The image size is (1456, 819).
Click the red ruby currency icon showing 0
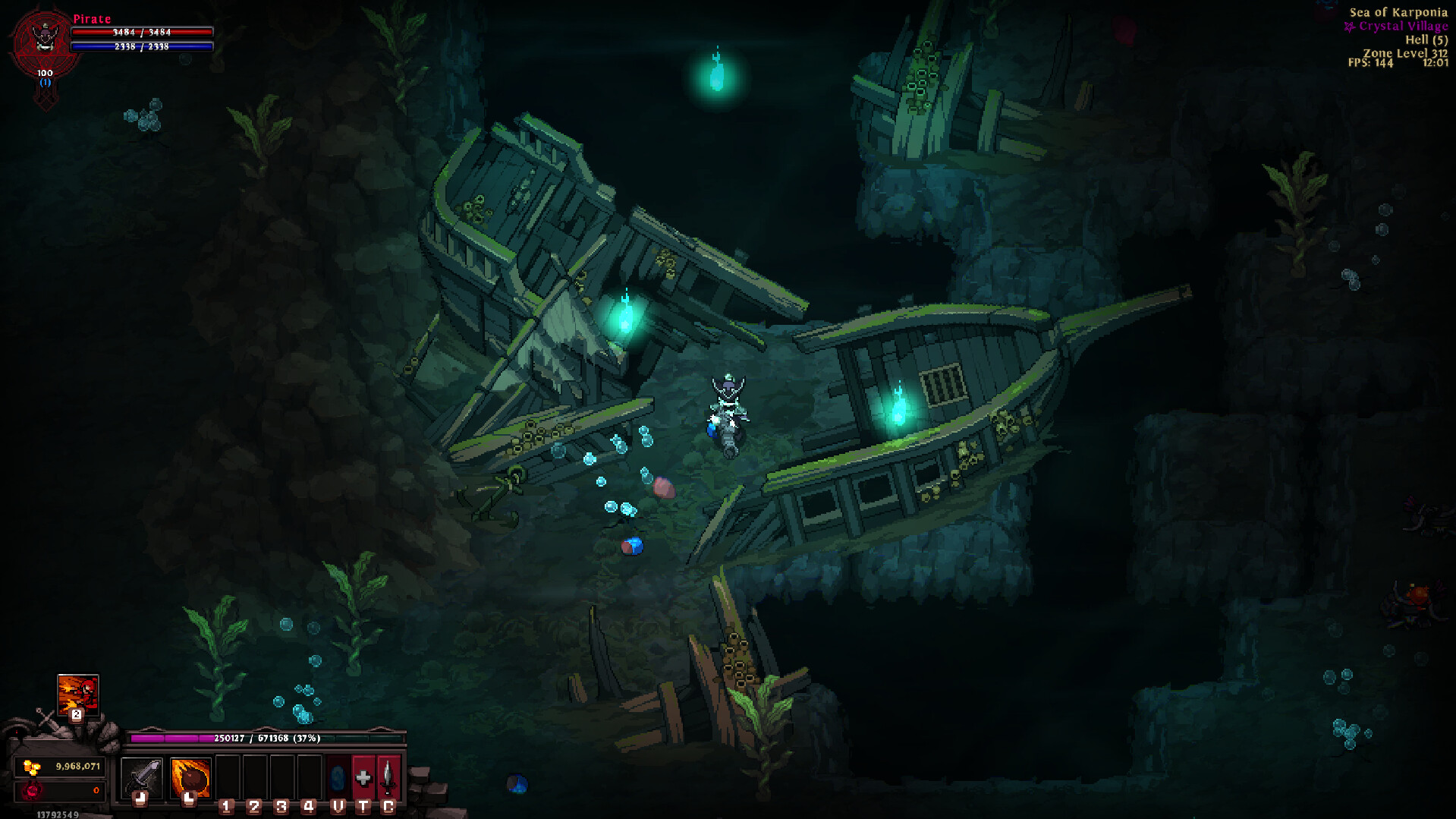(32, 790)
